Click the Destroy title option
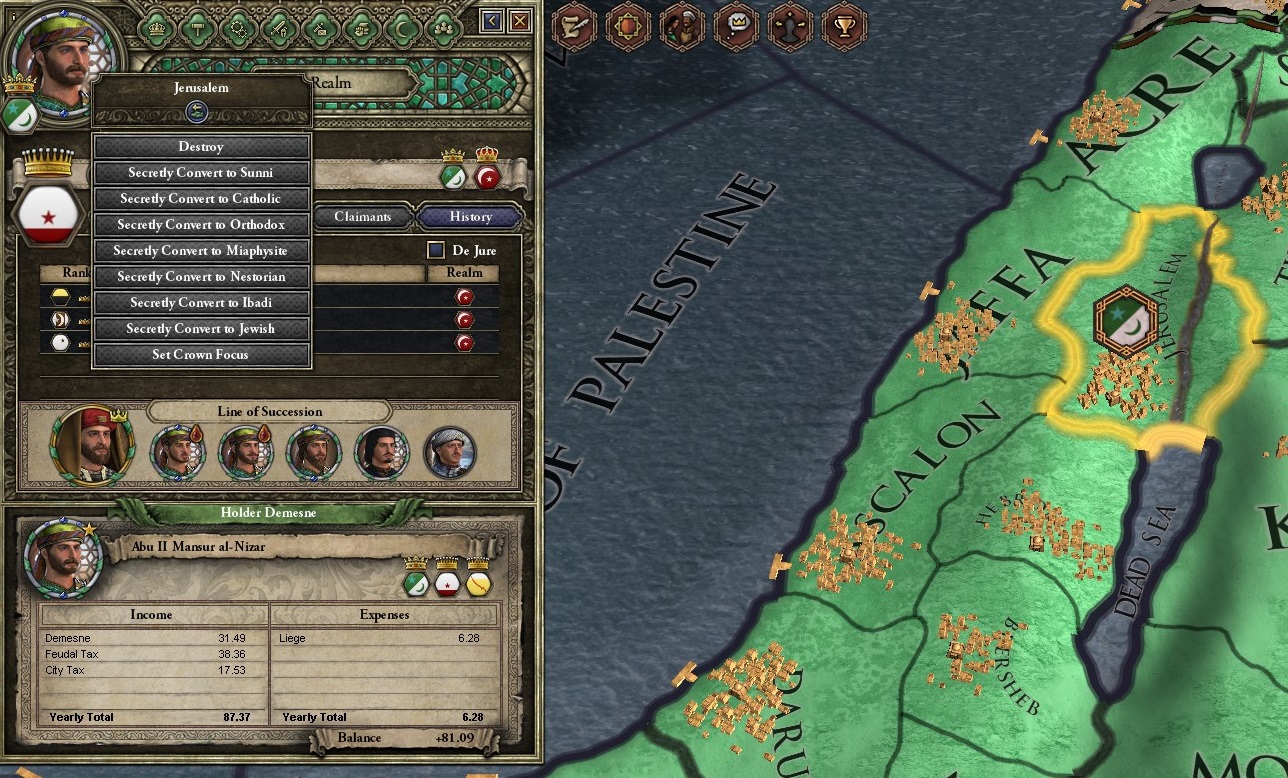The image size is (1288, 778). 201,146
